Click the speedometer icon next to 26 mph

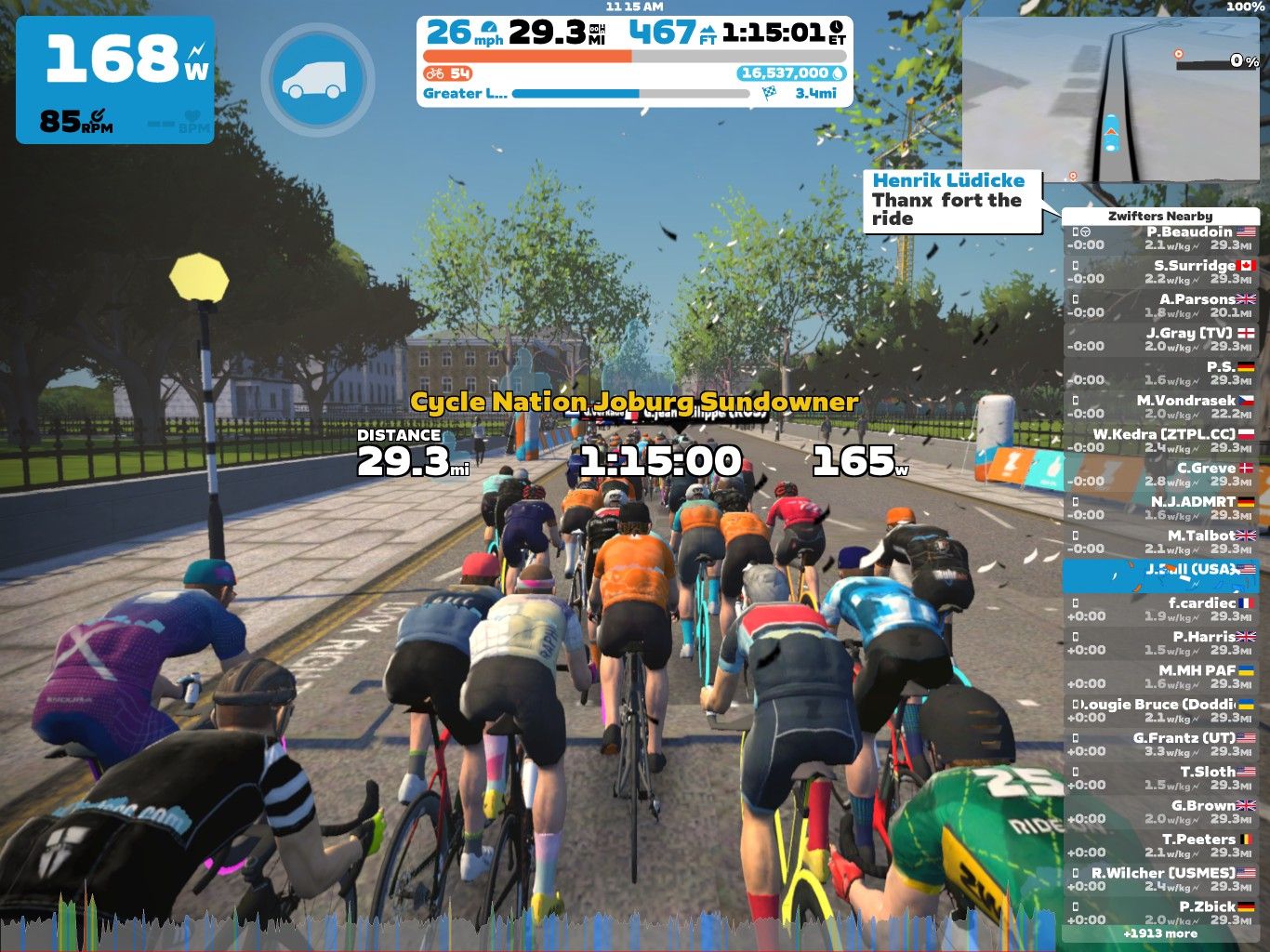tap(487, 28)
